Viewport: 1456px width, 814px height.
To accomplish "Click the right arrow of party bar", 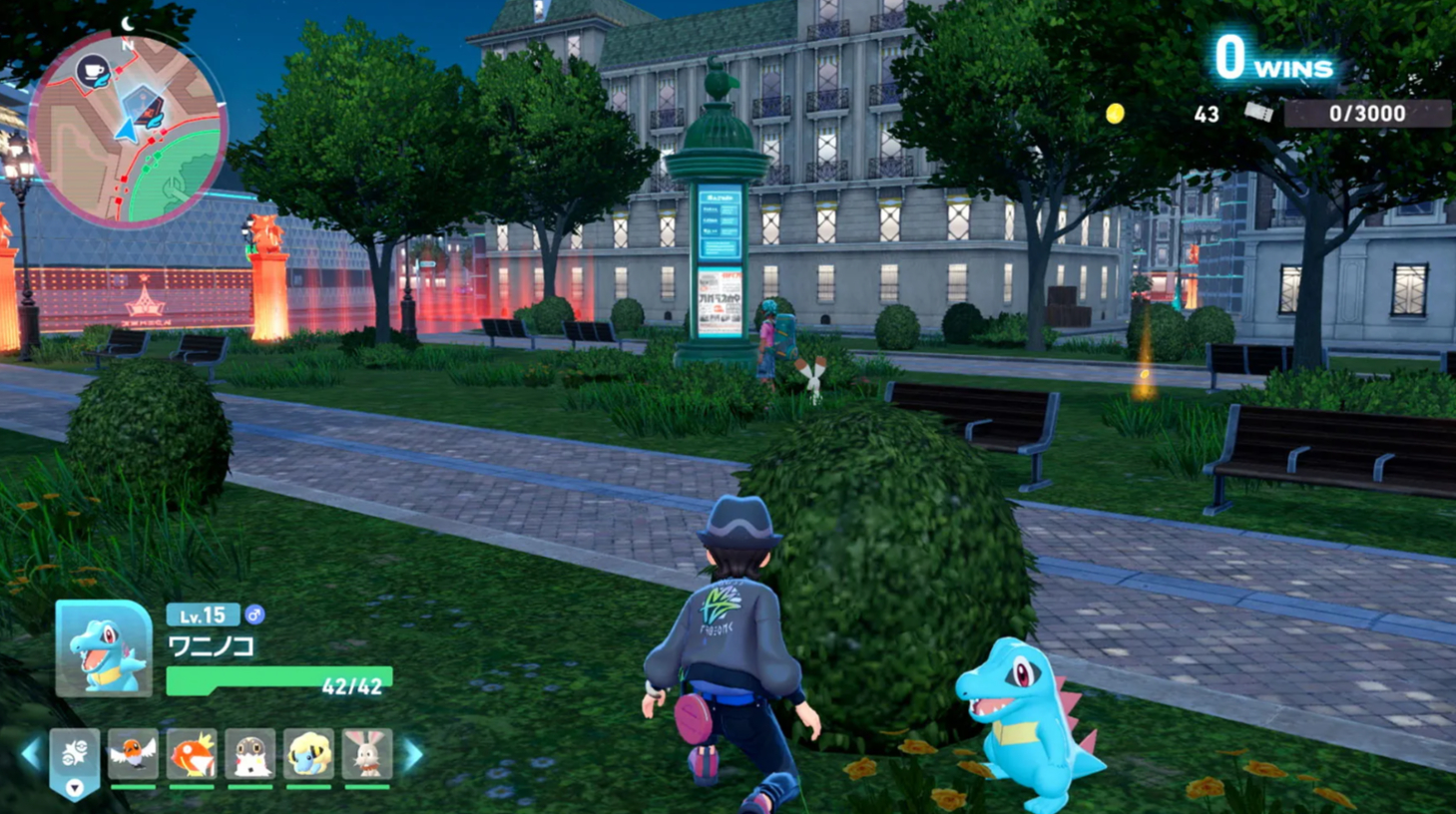I will pos(413,755).
